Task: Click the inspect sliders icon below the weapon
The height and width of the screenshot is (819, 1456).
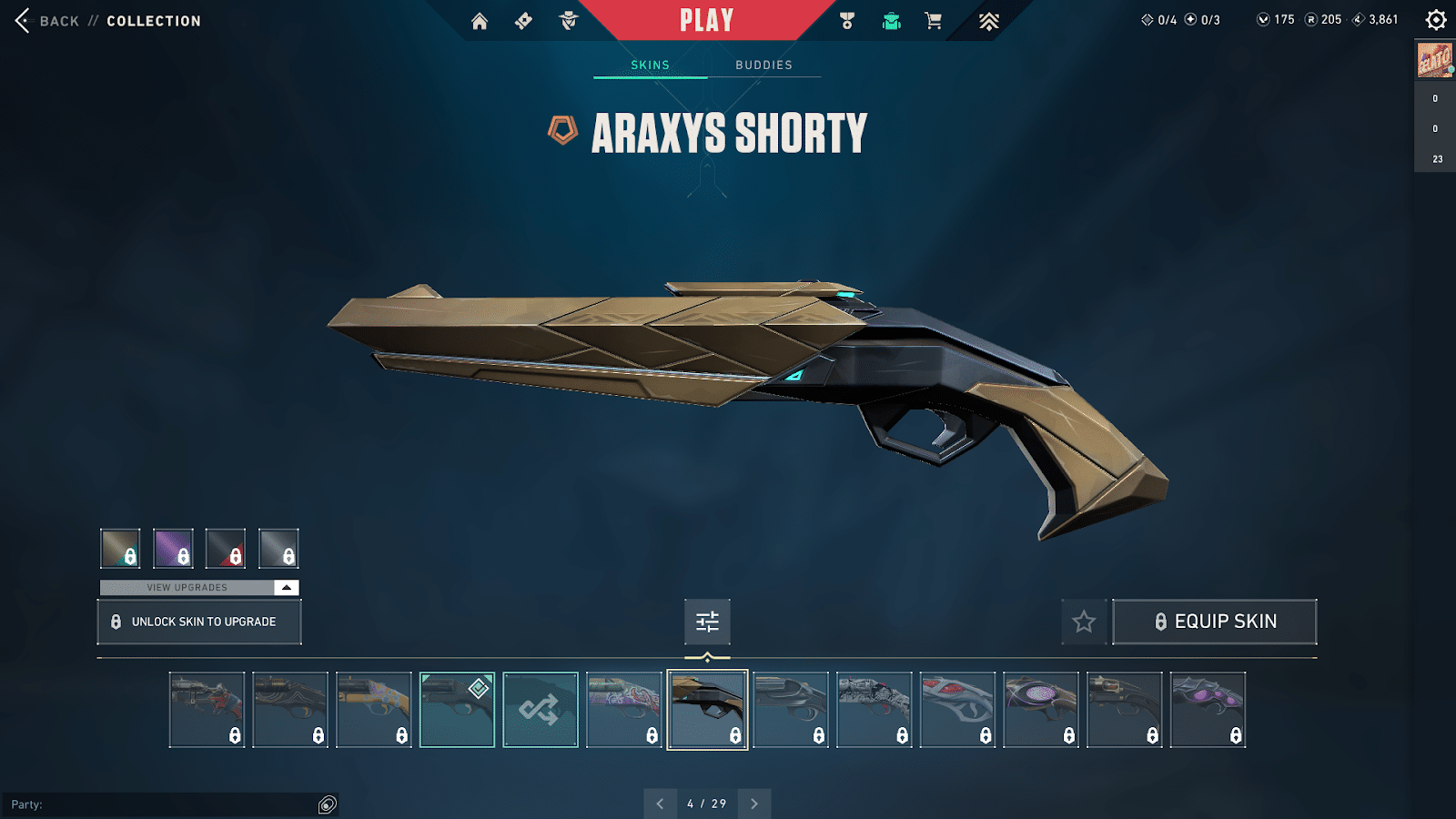Action: coord(707,622)
